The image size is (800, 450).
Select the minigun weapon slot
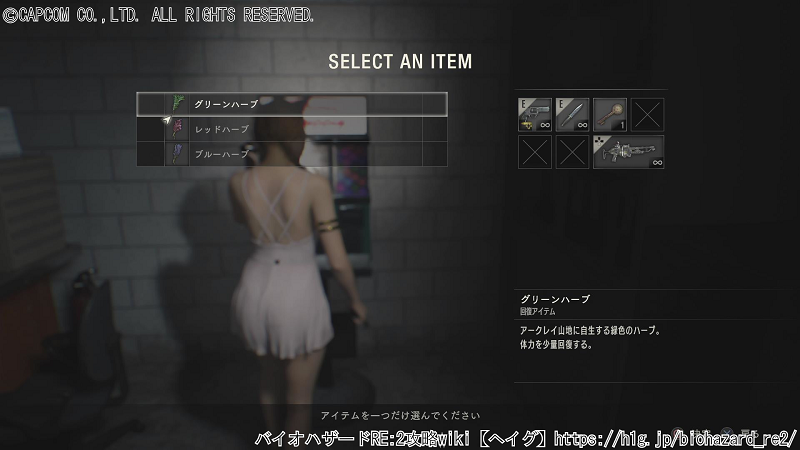628,152
